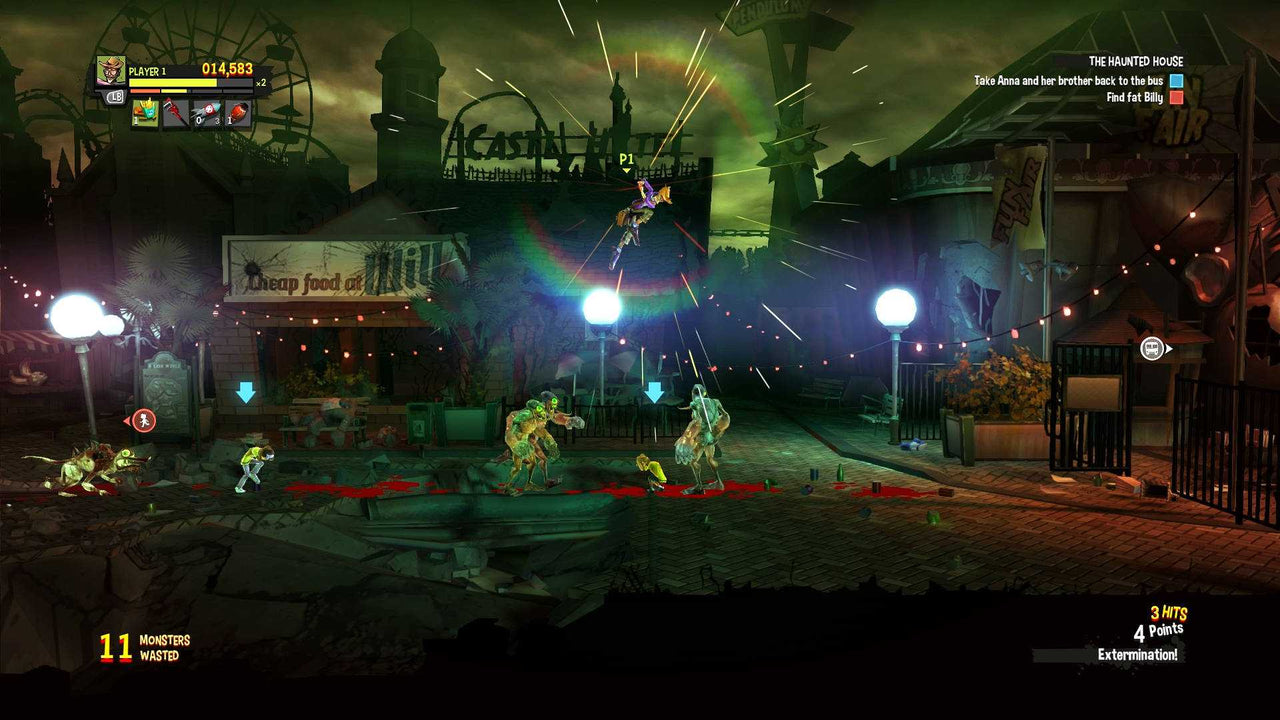Screen dimensions: 1280x720
Task: Click the crowned drink item slot
Action: (144, 114)
